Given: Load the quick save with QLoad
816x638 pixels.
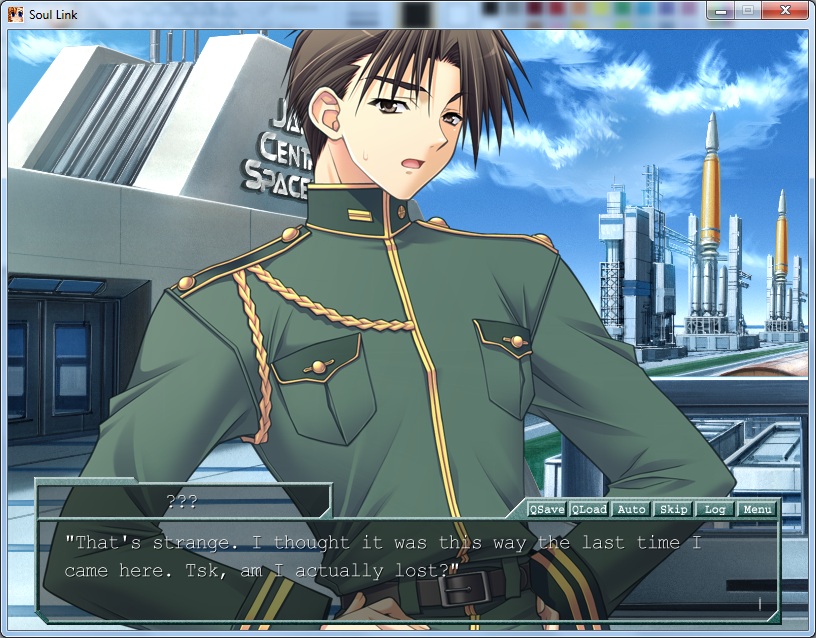Looking at the screenshot, I should 589,510.
